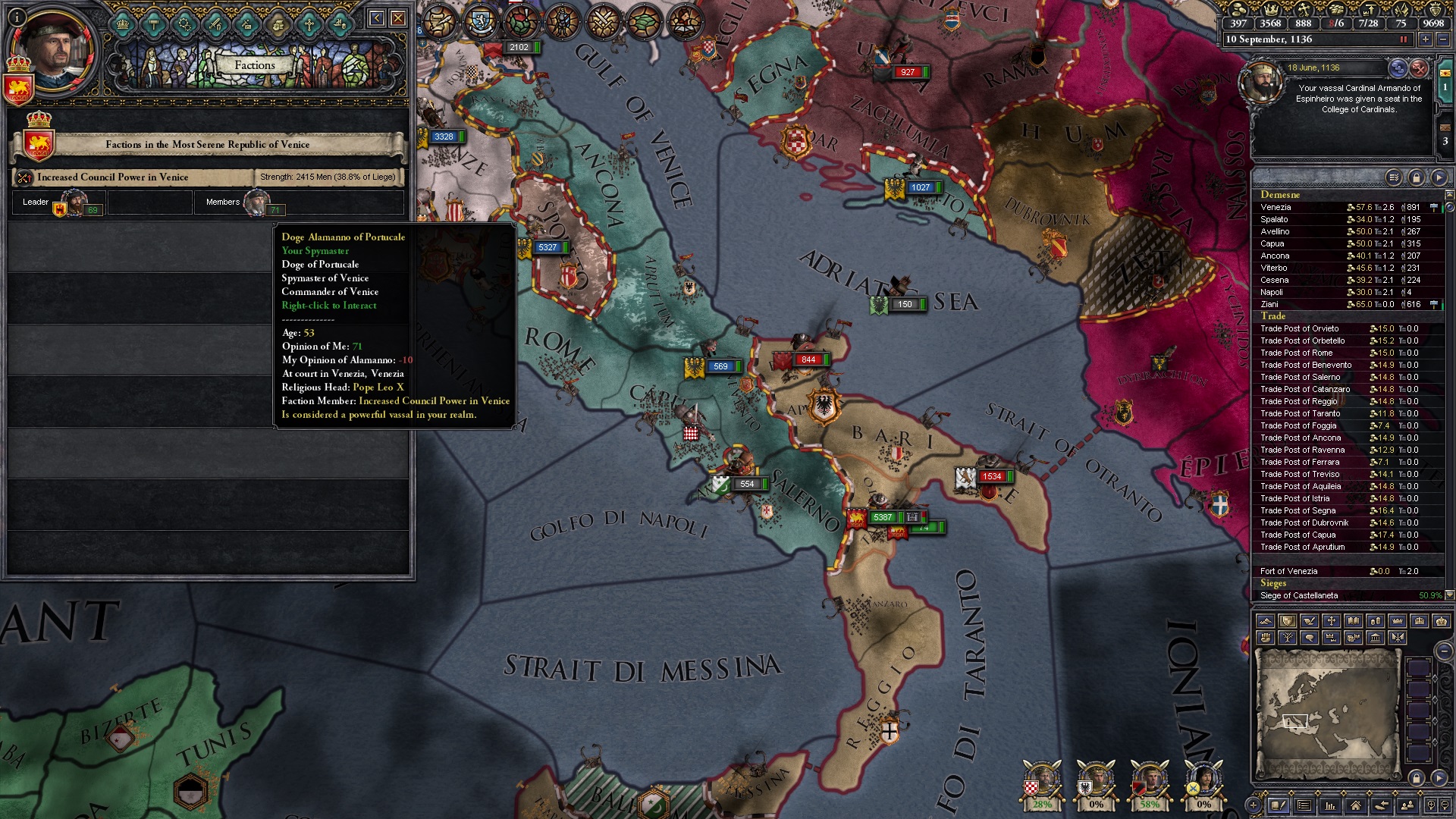Select the revolt risk fist map mode

(x=1266, y=639)
